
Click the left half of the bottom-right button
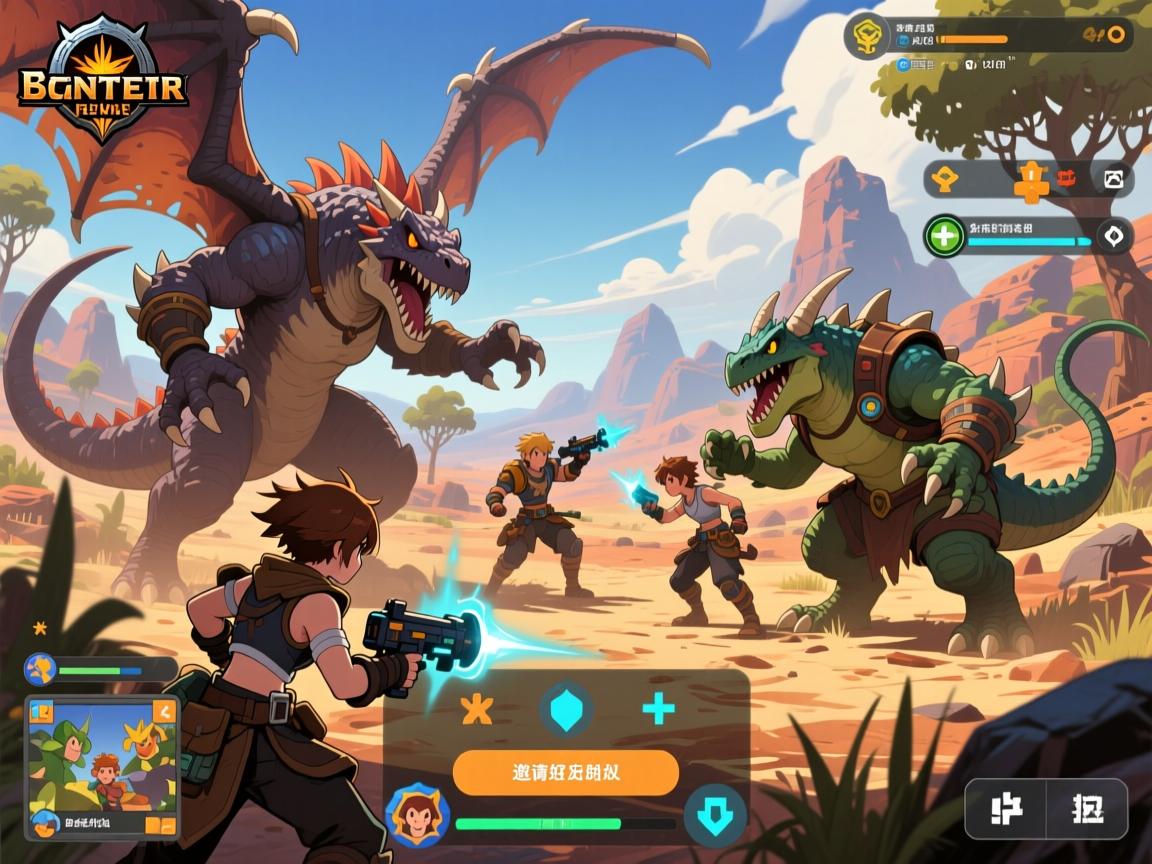1004,809
